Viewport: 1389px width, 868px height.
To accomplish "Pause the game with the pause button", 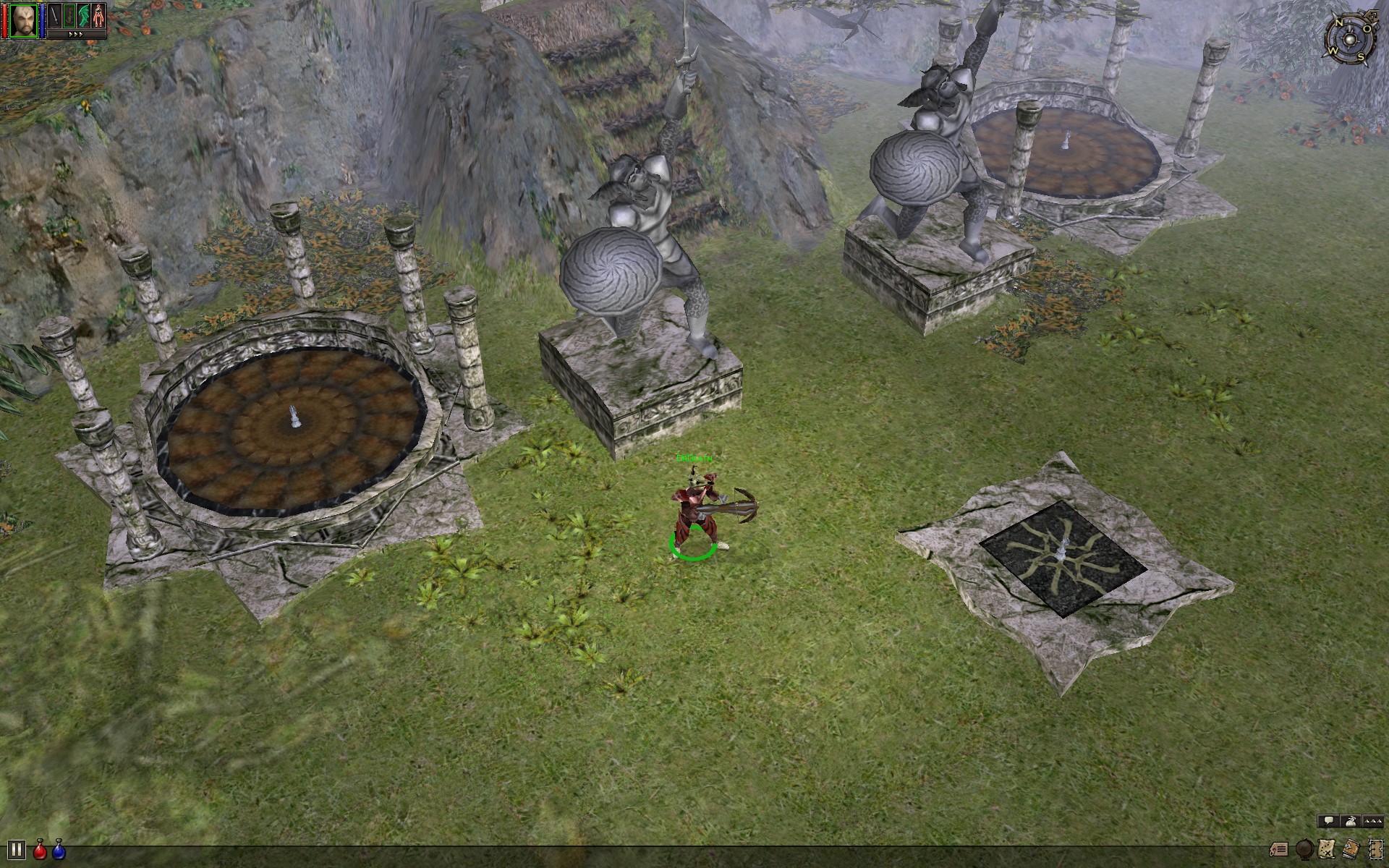I will (16, 850).
